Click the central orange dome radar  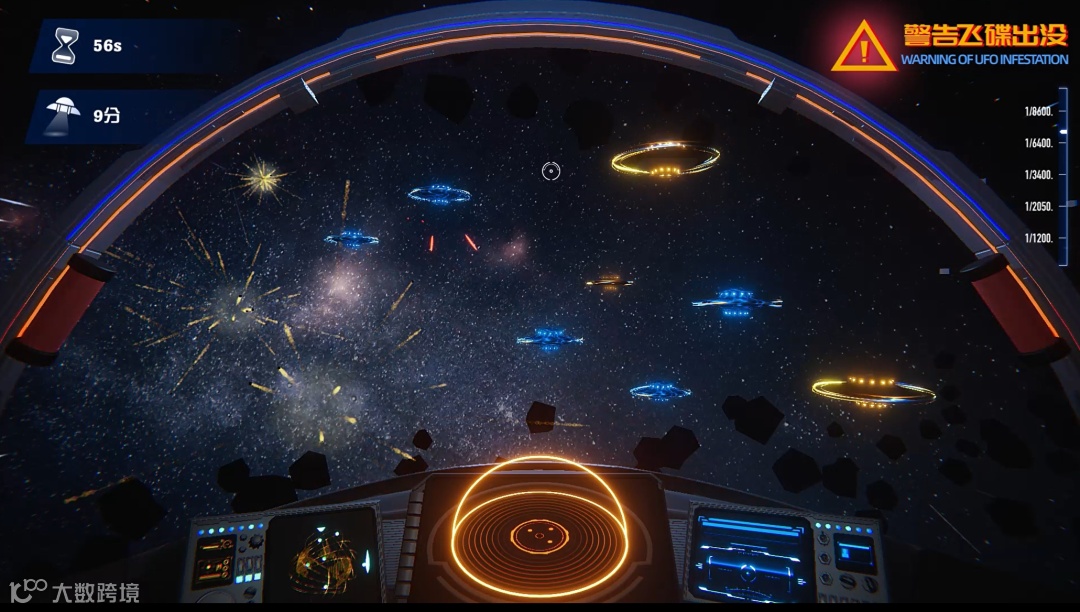(x=539, y=535)
